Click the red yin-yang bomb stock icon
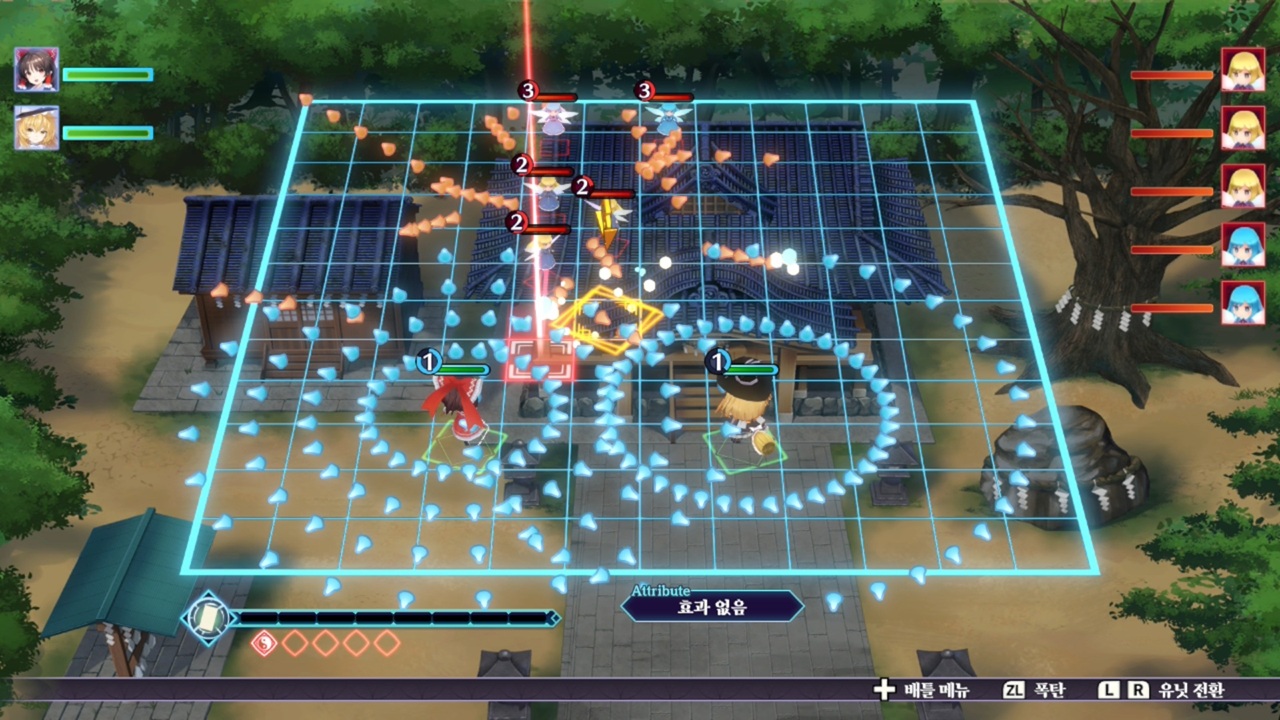The height and width of the screenshot is (720, 1280). 264,644
